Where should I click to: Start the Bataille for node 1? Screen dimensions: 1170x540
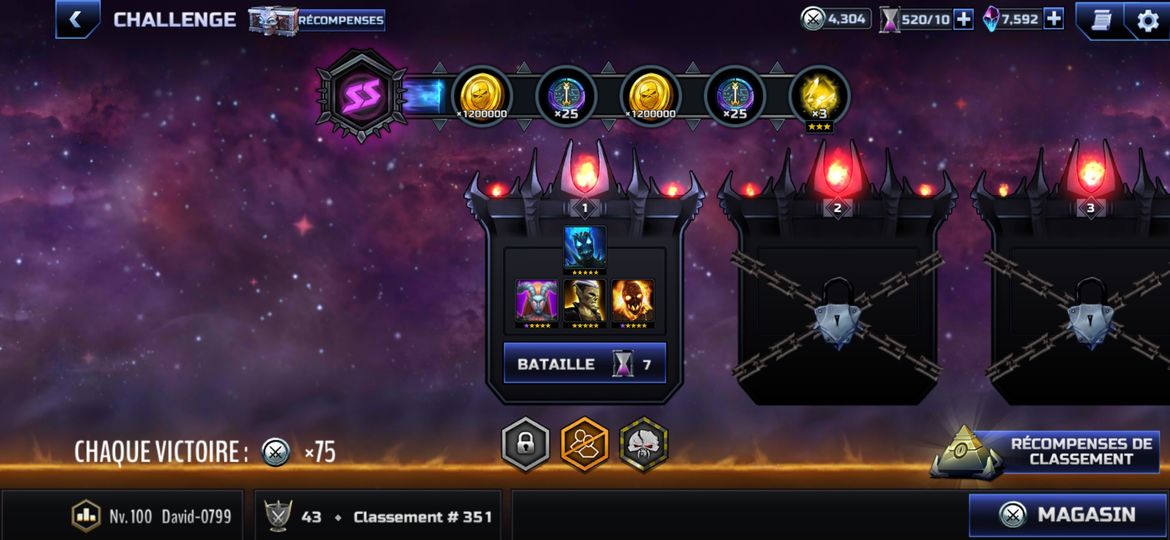coord(584,364)
